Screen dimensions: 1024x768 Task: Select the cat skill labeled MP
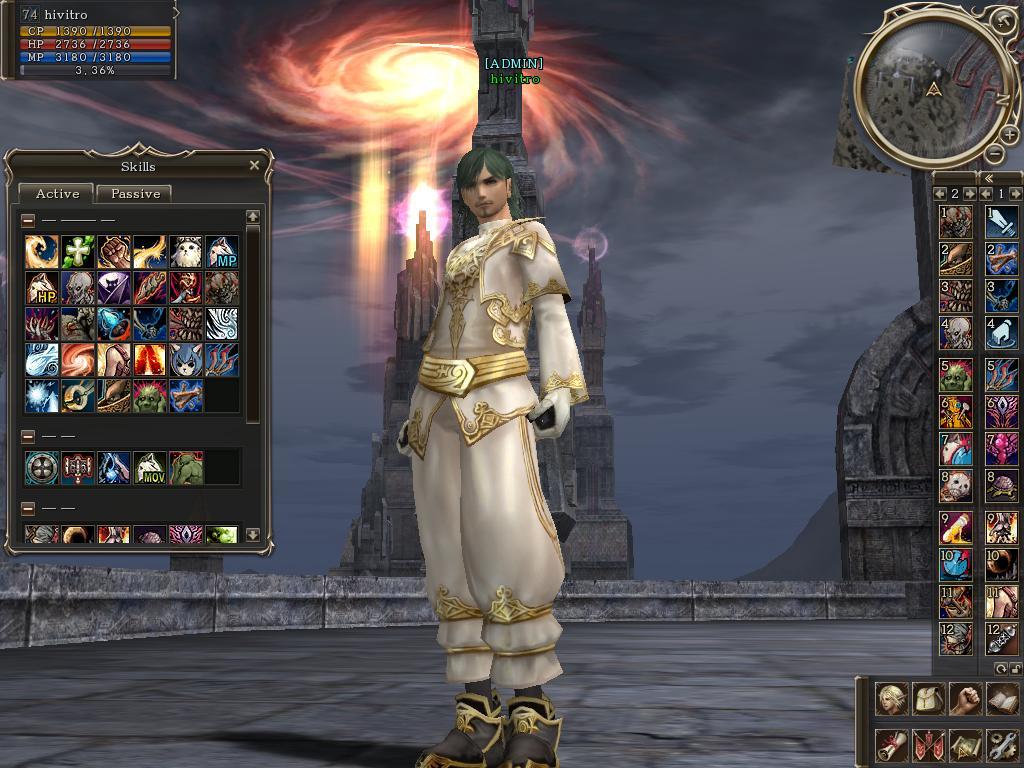click(x=222, y=252)
